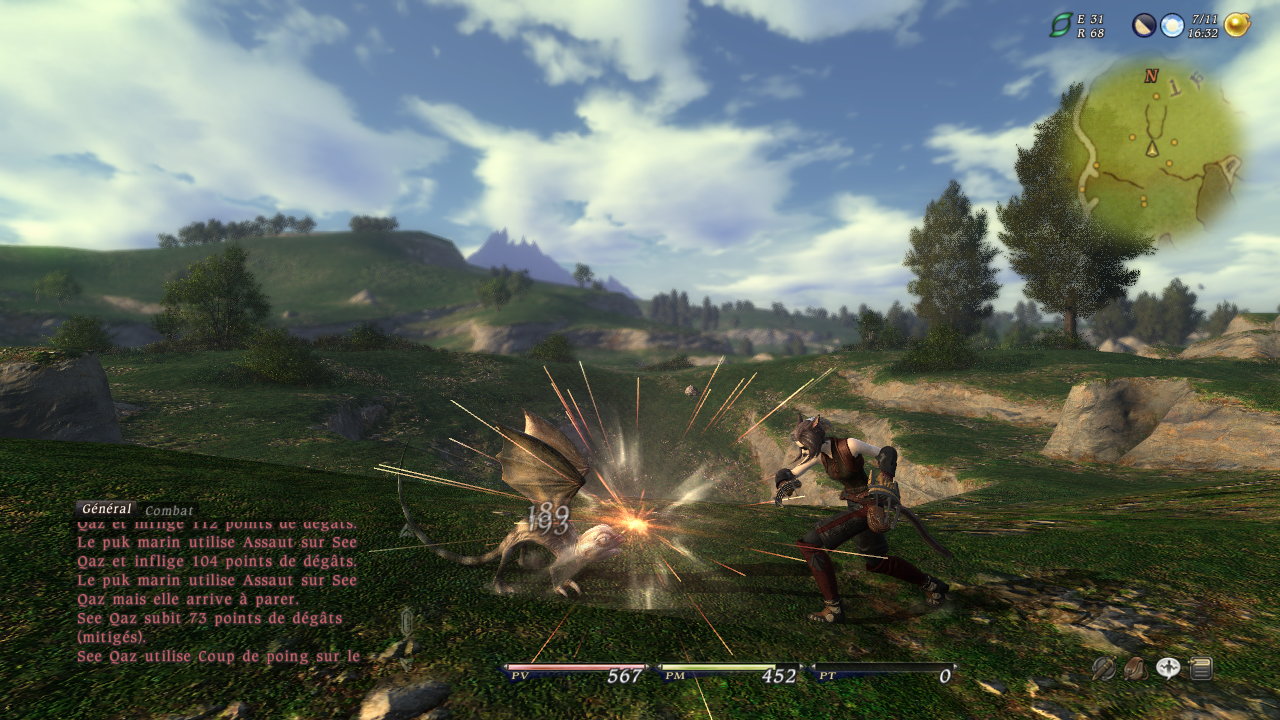Image resolution: width=1280 pixels, height=720 pixels.
Task: Open the emote speech bubble icon
Action: (x=1168, y=669)
